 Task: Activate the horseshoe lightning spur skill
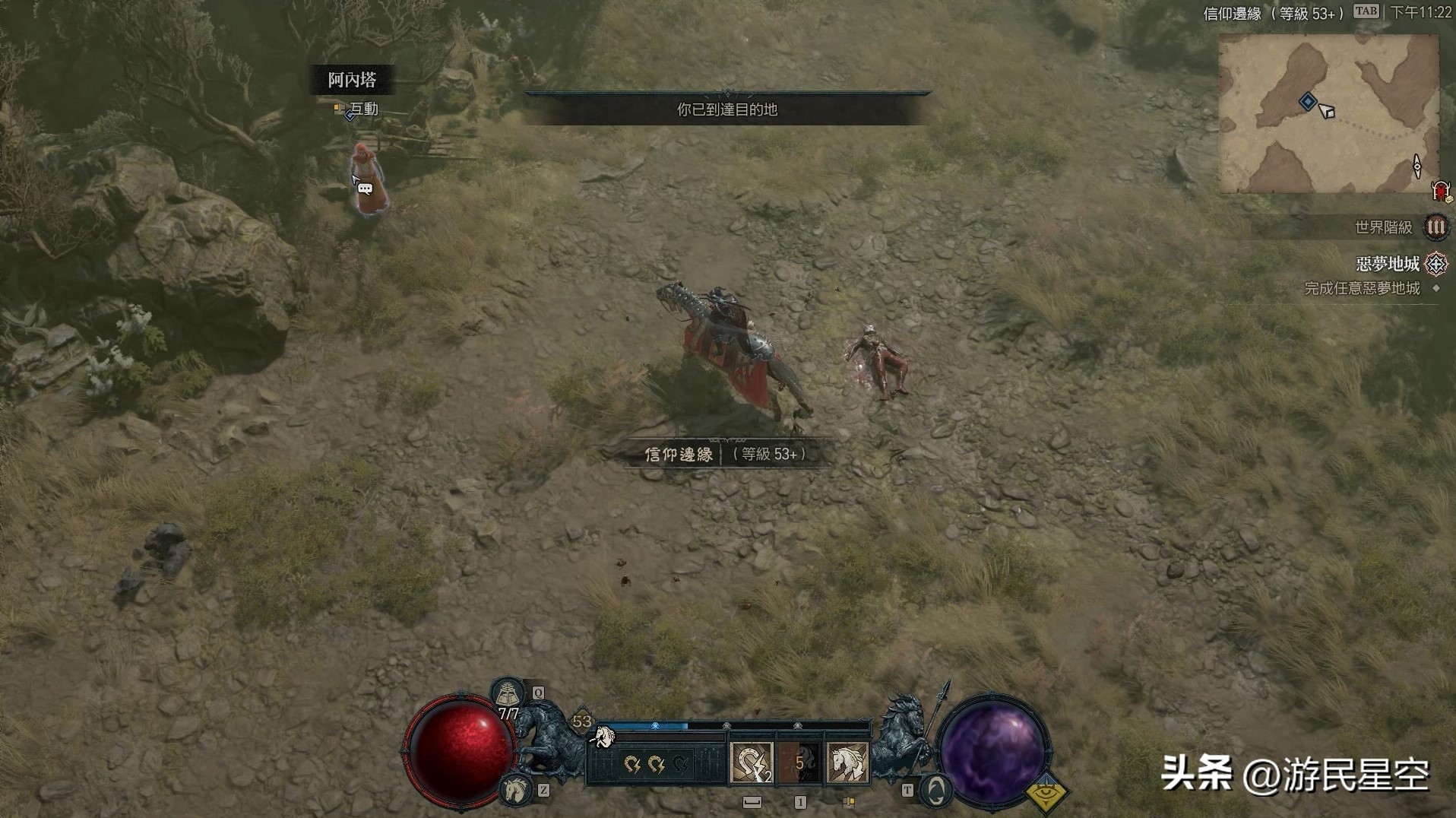click(752, 763)
